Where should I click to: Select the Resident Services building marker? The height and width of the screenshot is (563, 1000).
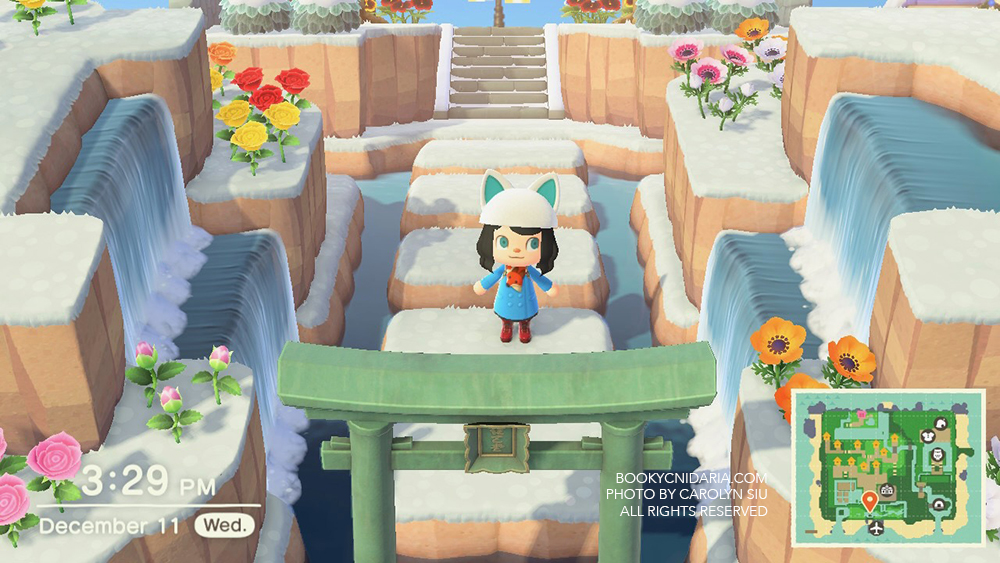coord(886,490)
